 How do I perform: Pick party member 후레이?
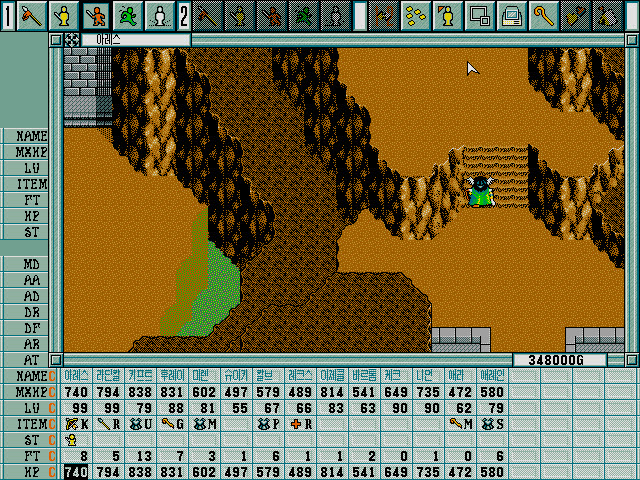(x=173, y=375)
